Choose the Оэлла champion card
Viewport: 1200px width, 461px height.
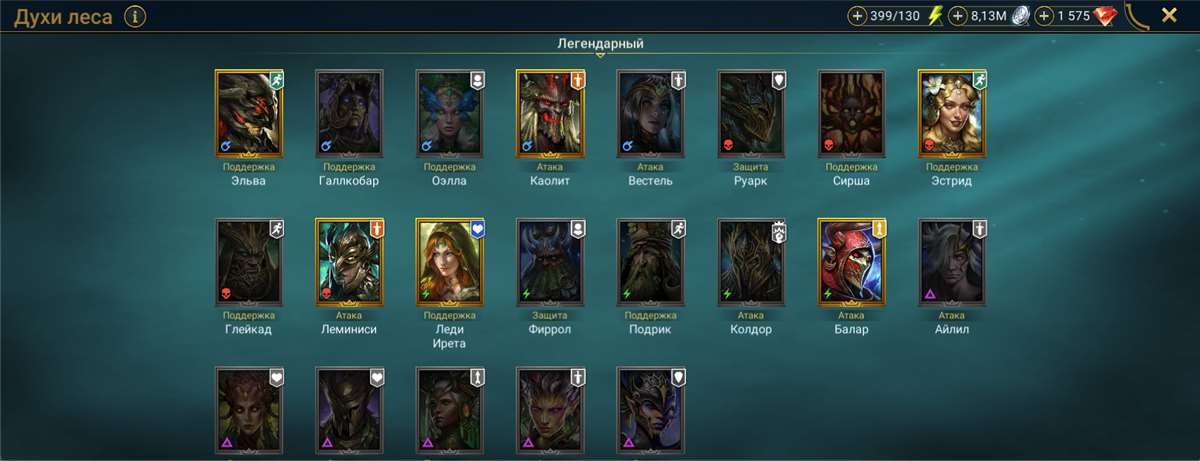(x=450, y=113)
